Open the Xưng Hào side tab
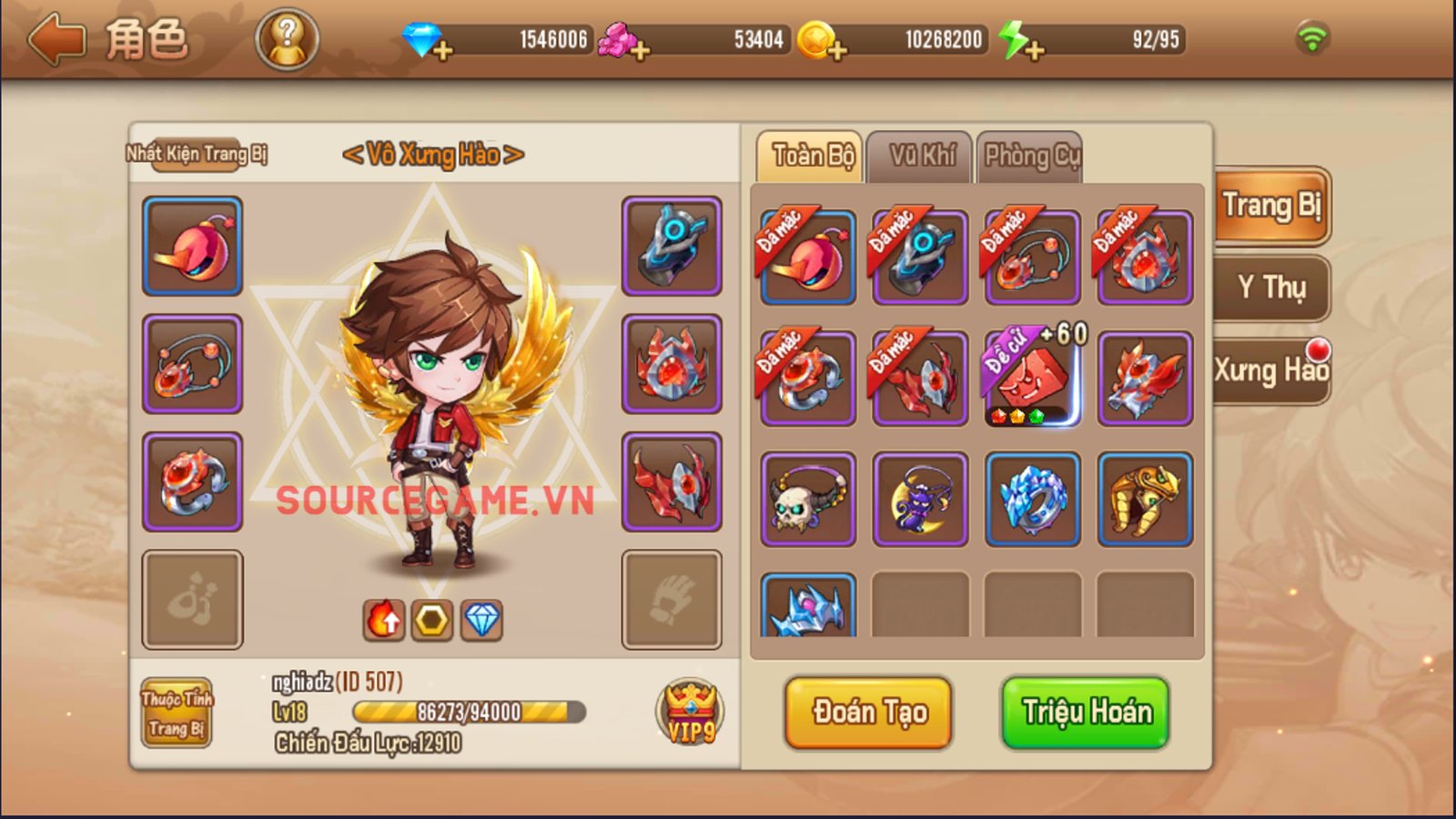 (x=1271, y=370)
